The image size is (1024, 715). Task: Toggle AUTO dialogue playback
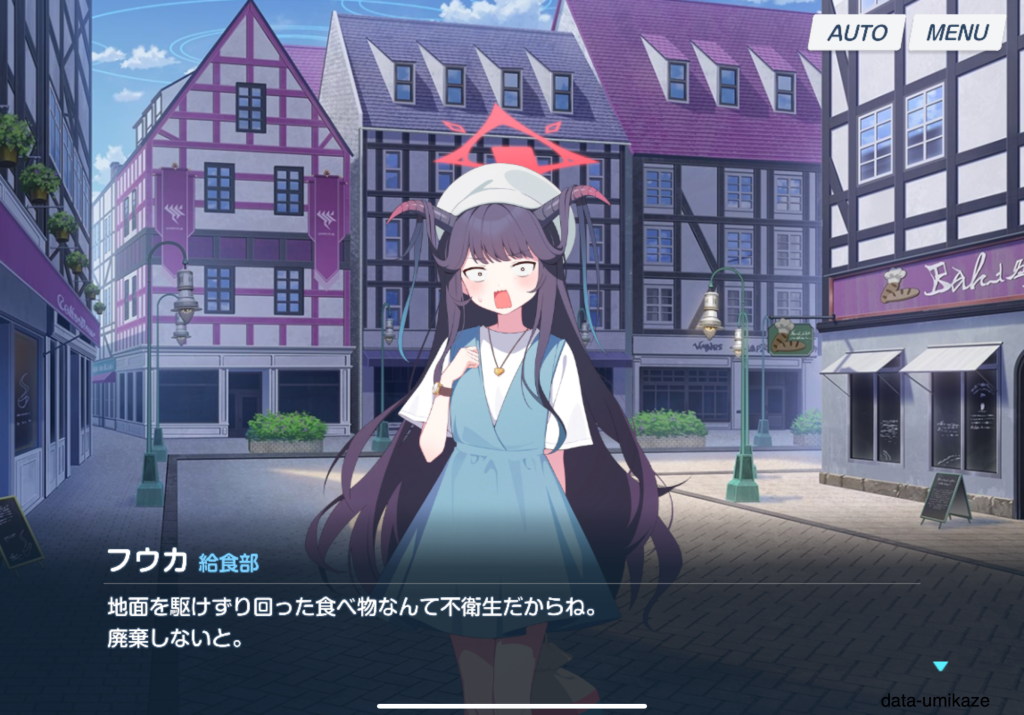pyautogui.click(x=856, y=32)
